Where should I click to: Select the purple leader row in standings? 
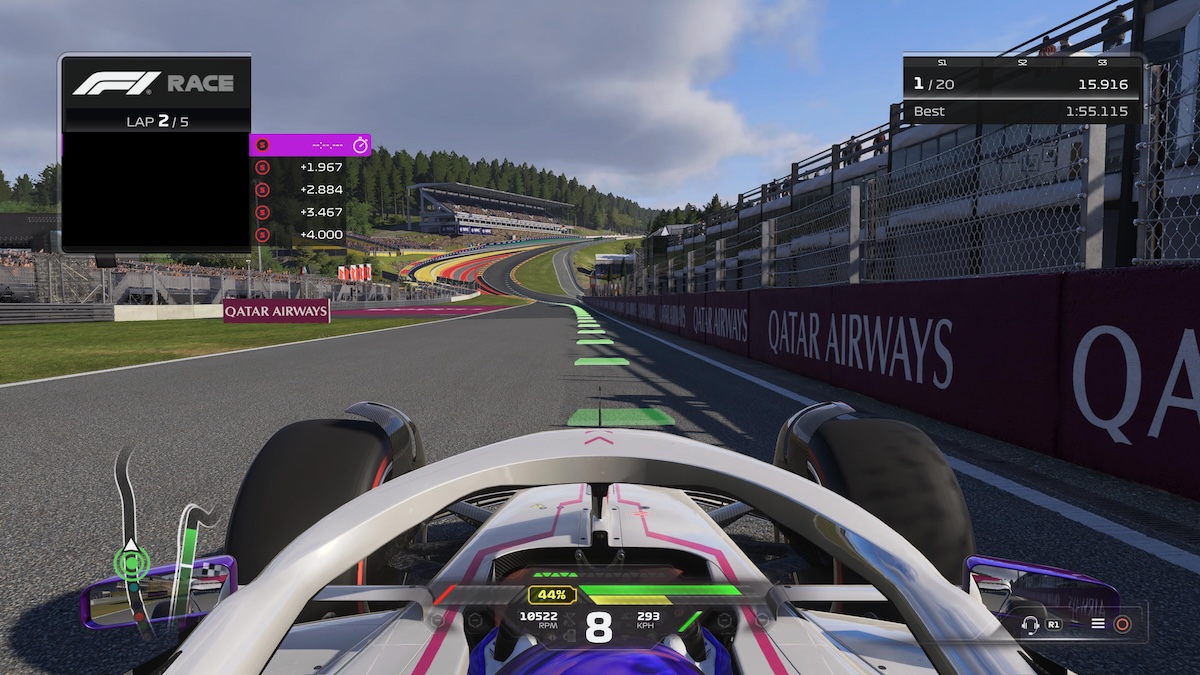click(309, 145)
